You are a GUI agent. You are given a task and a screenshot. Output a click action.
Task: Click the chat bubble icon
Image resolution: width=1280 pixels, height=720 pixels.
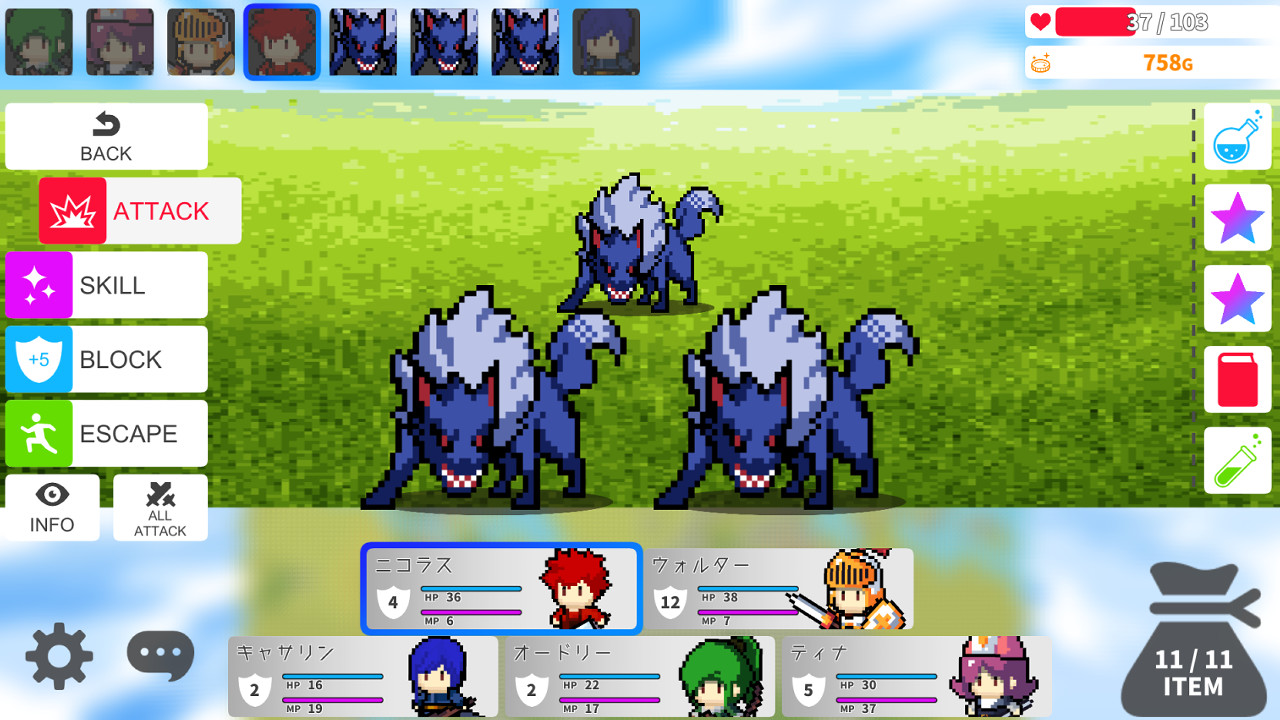pos(160,655)
